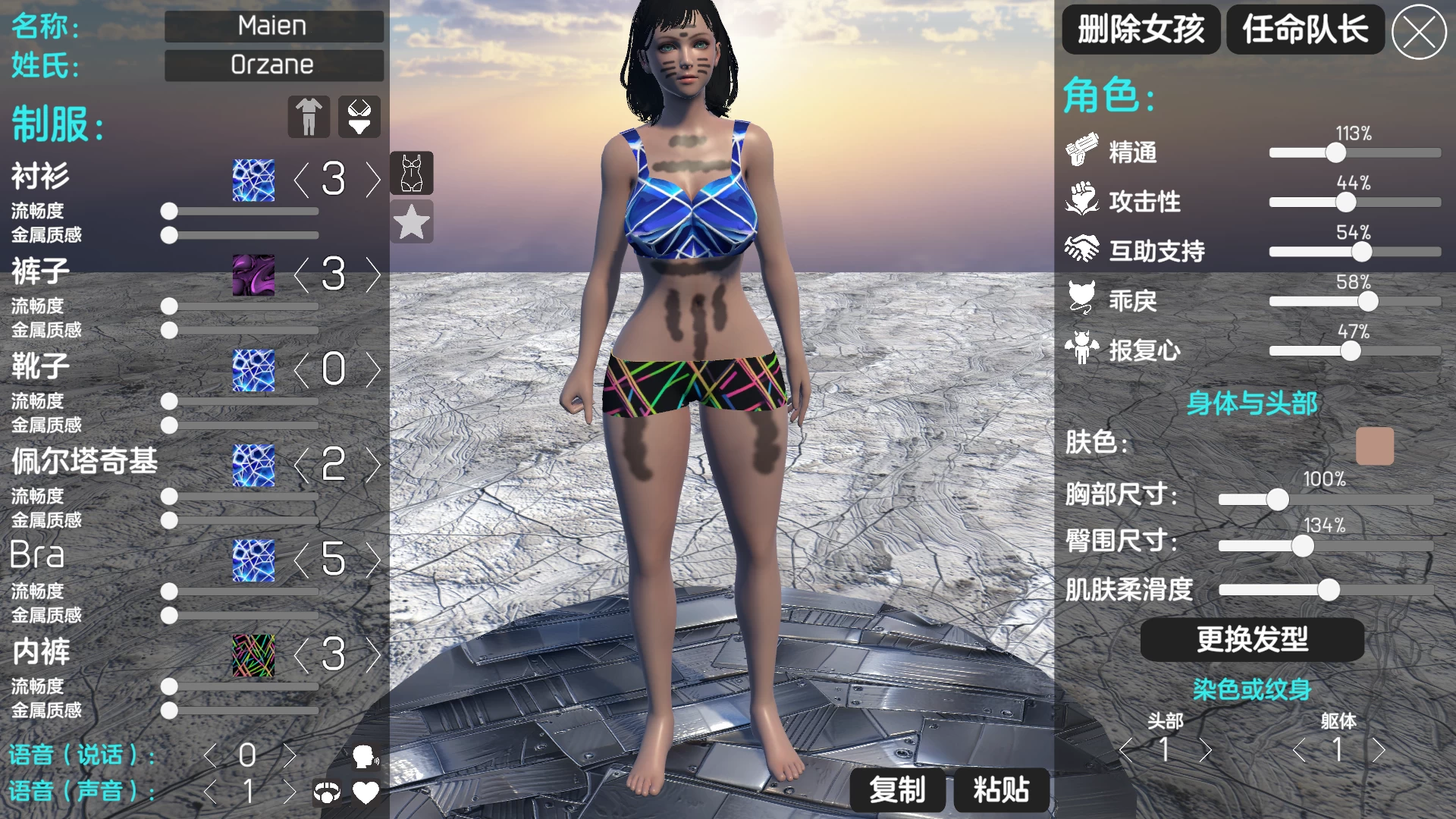Toggle the lingerie body preview icon
Viewport: 1456px width, 819px height.
pos(412,173)
